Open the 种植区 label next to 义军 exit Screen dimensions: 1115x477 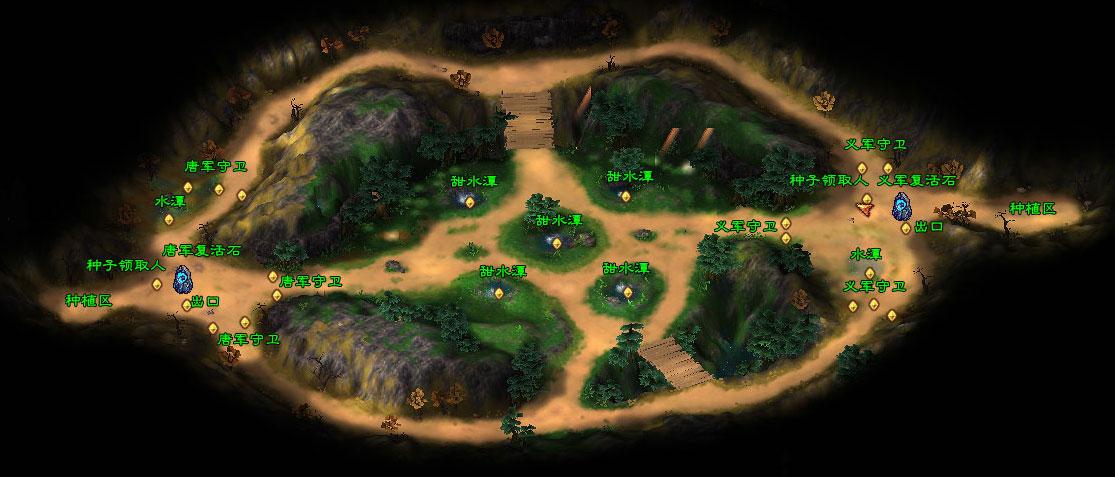pos(1032,208)
